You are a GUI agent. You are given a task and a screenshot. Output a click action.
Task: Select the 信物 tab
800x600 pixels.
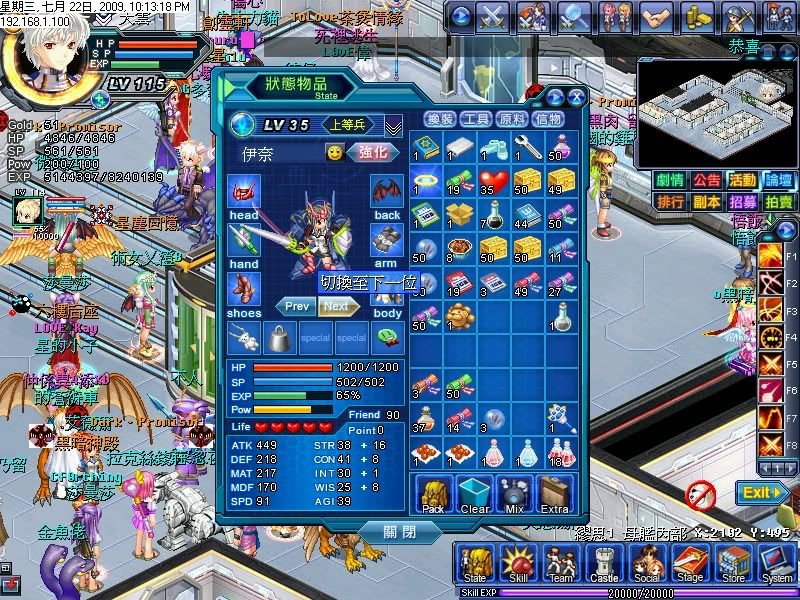tap(548, 119)
